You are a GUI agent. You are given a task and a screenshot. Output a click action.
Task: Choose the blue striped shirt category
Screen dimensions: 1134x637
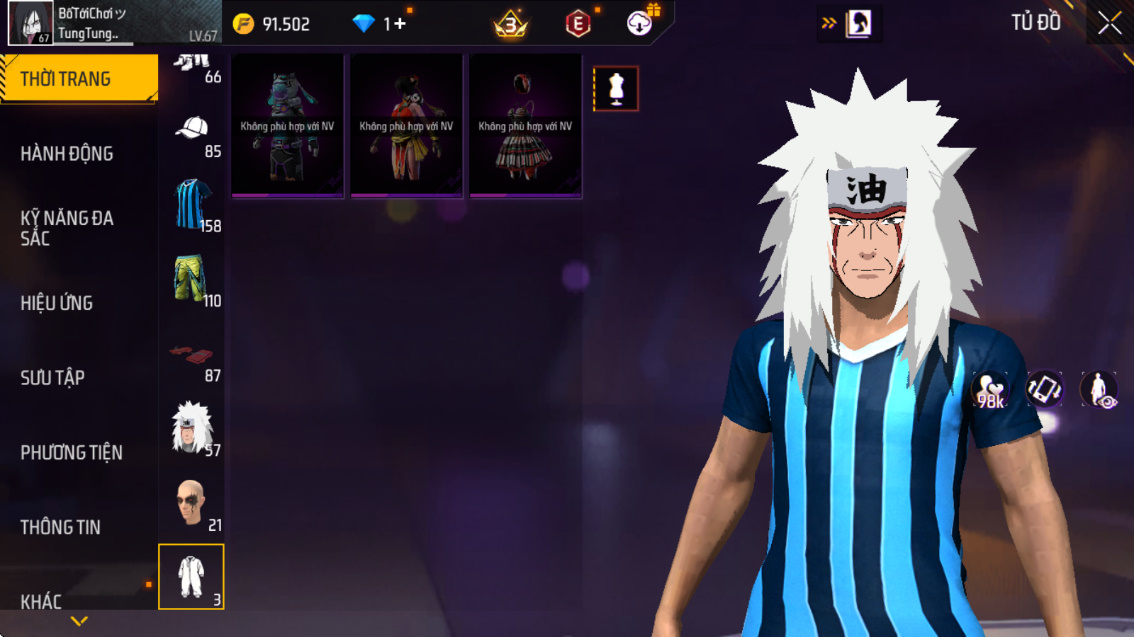(190, 204)
